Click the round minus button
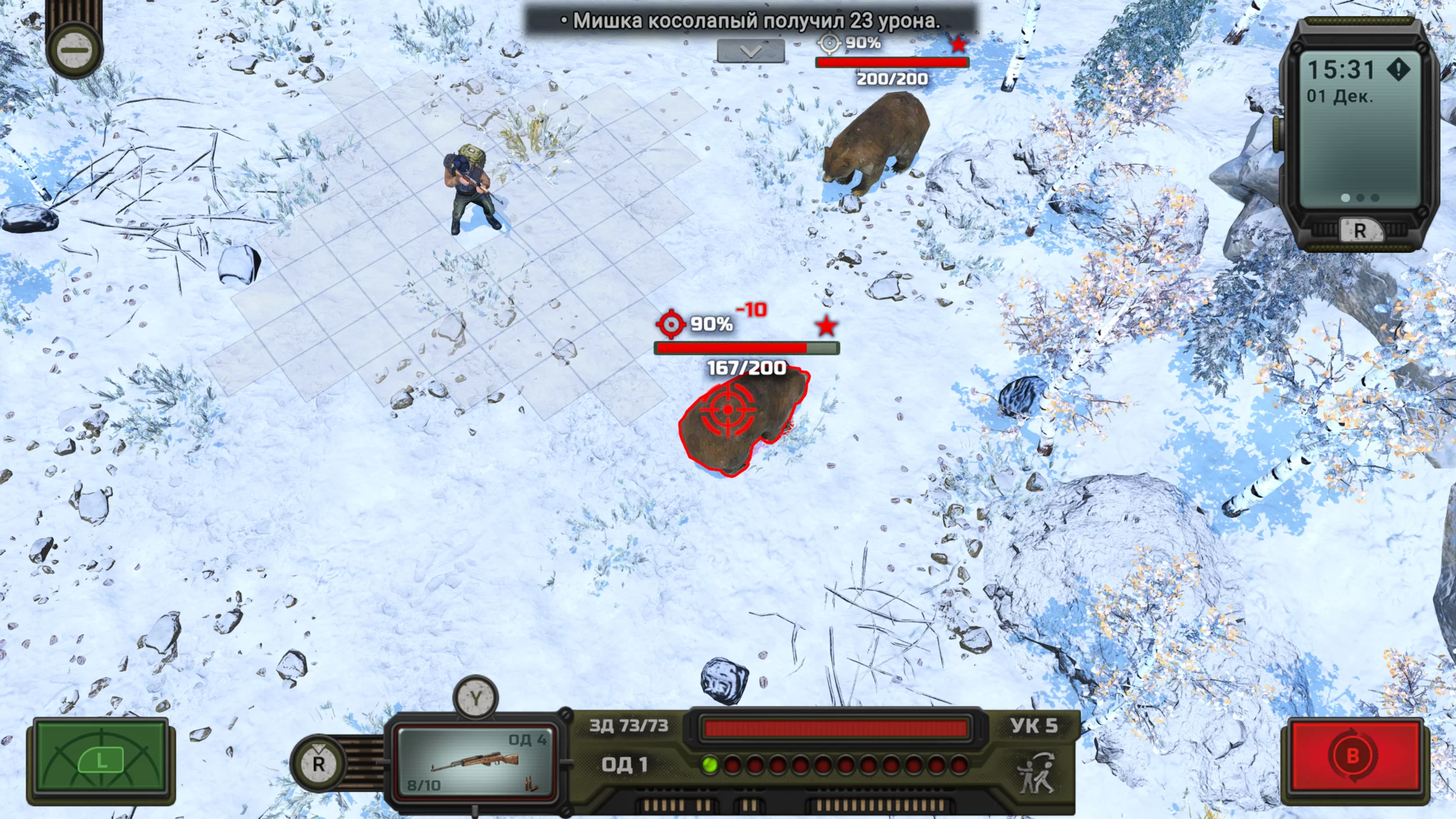Viewport: 1456px width, 819px height. pyautogui.click(x=75, y=50)
